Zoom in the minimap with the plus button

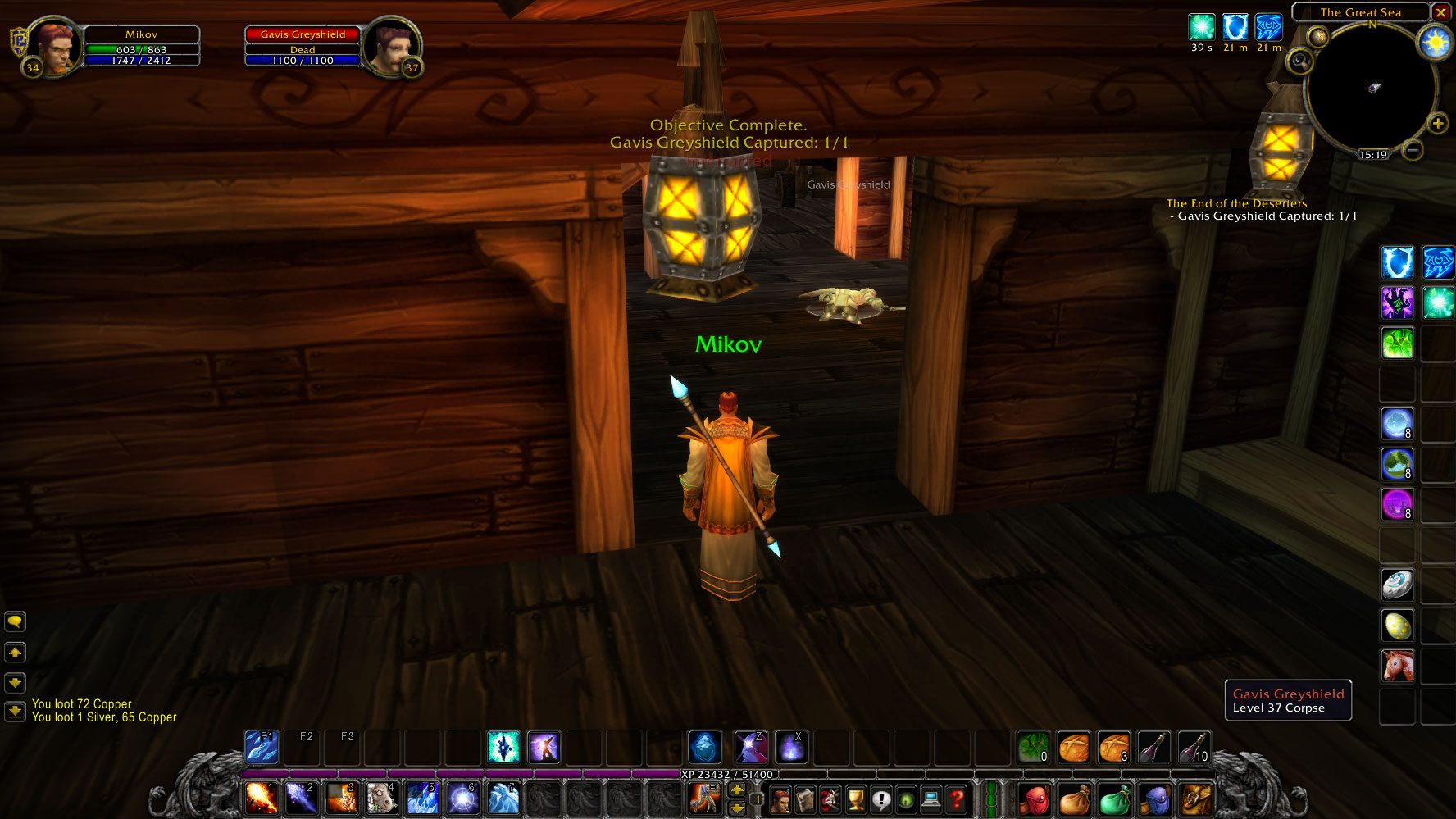(x=1437, y=125)
